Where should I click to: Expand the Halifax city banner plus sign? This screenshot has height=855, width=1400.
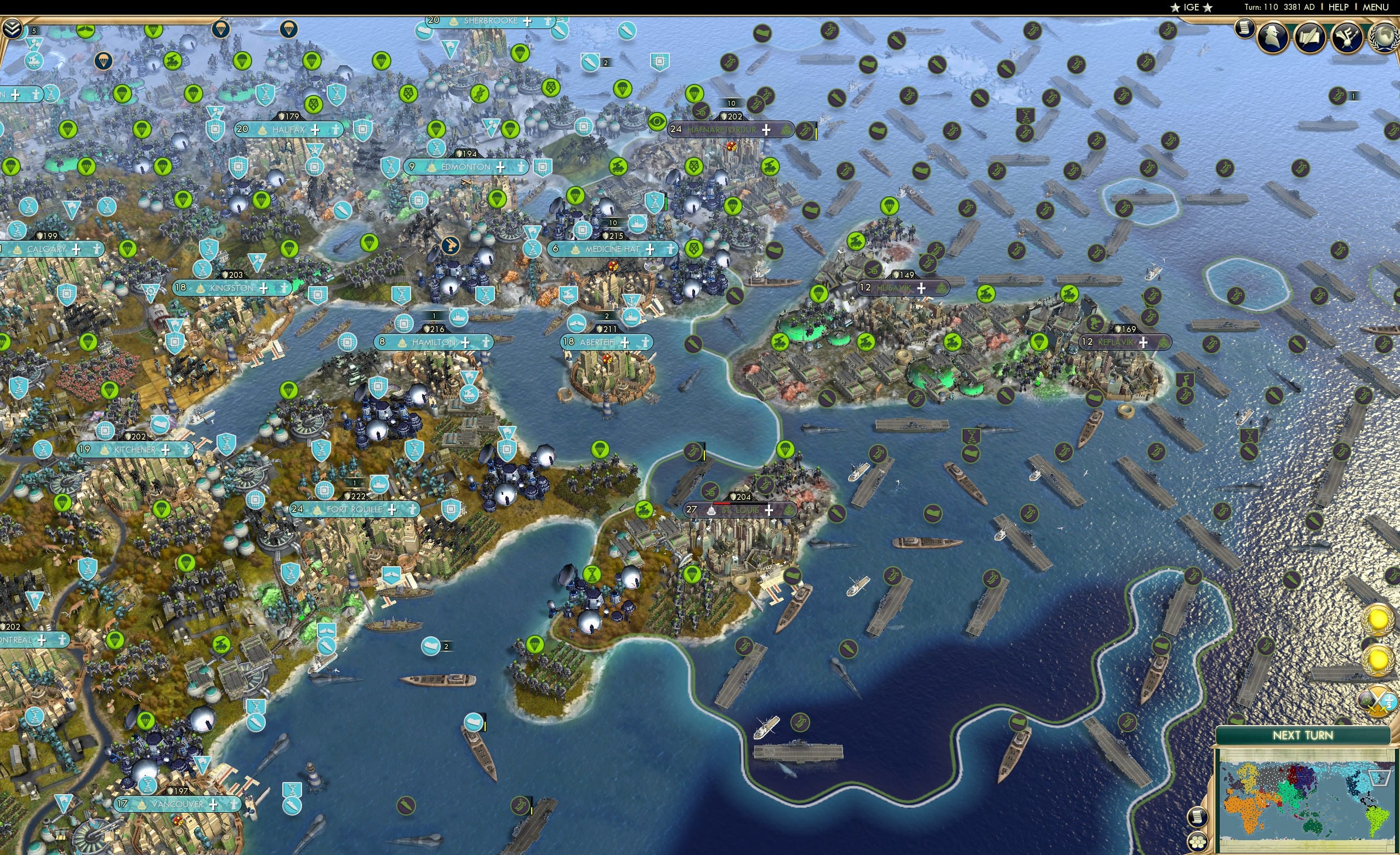coord(316,131)
